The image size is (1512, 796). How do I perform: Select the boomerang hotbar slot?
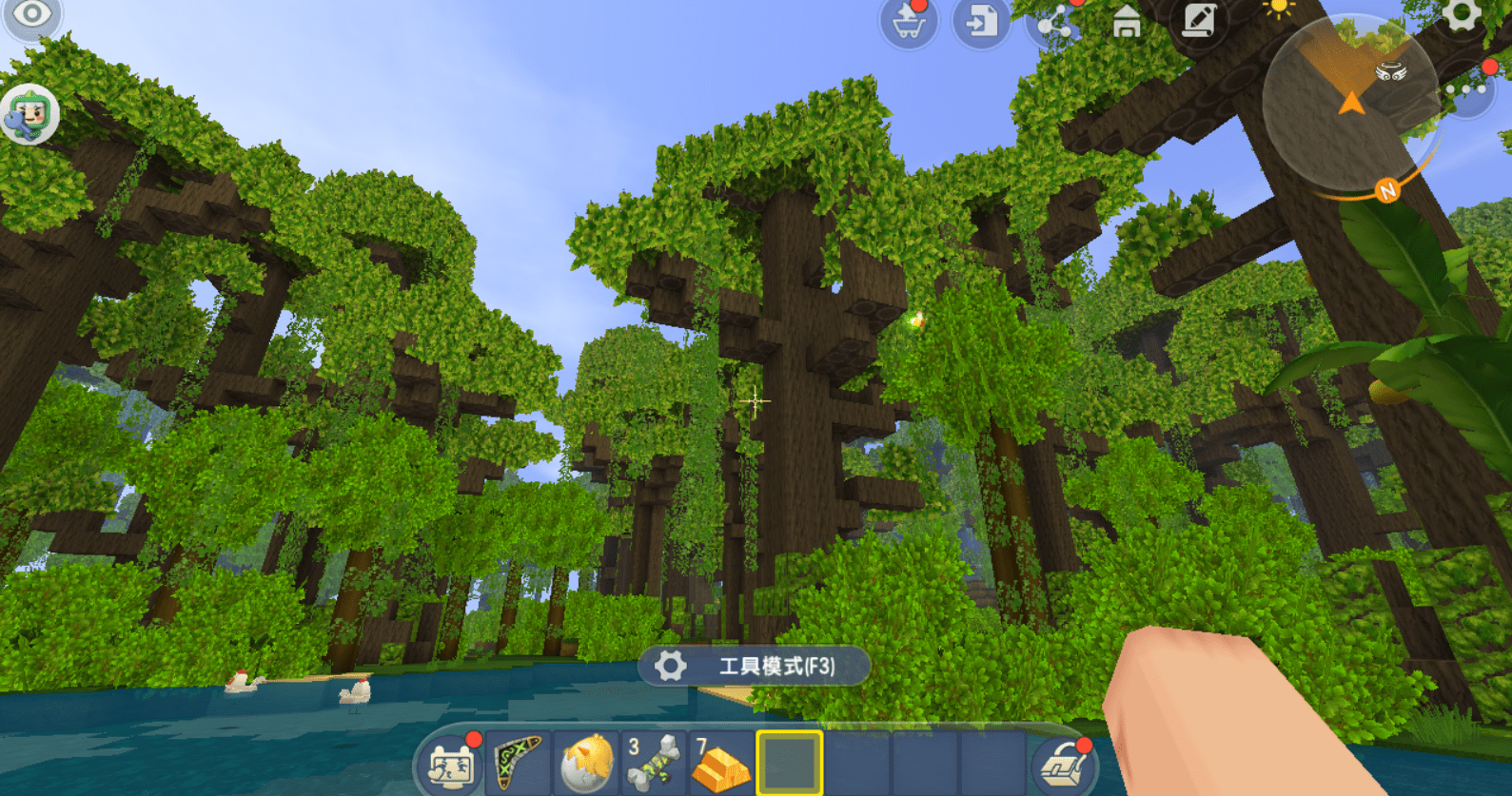click(518, 763)
